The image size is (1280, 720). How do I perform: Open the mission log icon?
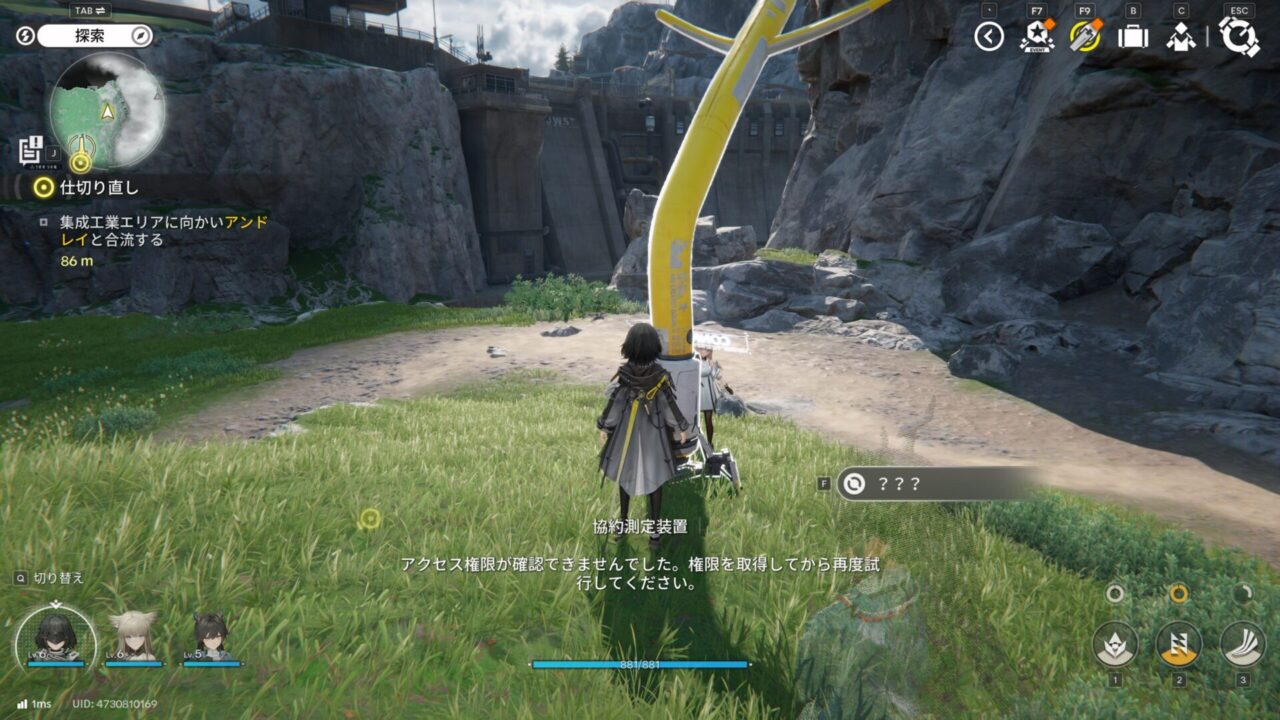click(30, 149)
